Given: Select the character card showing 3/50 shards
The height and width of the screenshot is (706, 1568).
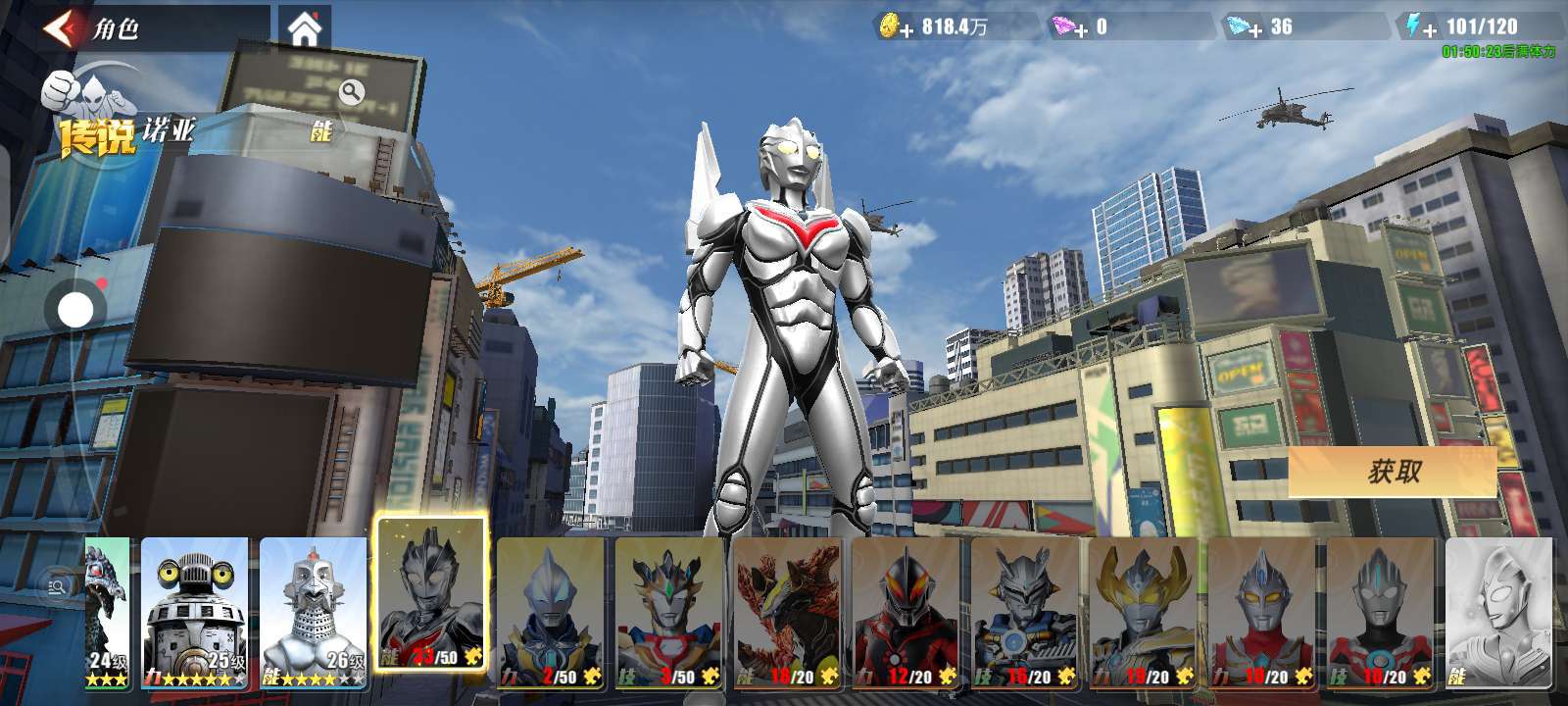Looking at the screenshot, I should (669, 612).
